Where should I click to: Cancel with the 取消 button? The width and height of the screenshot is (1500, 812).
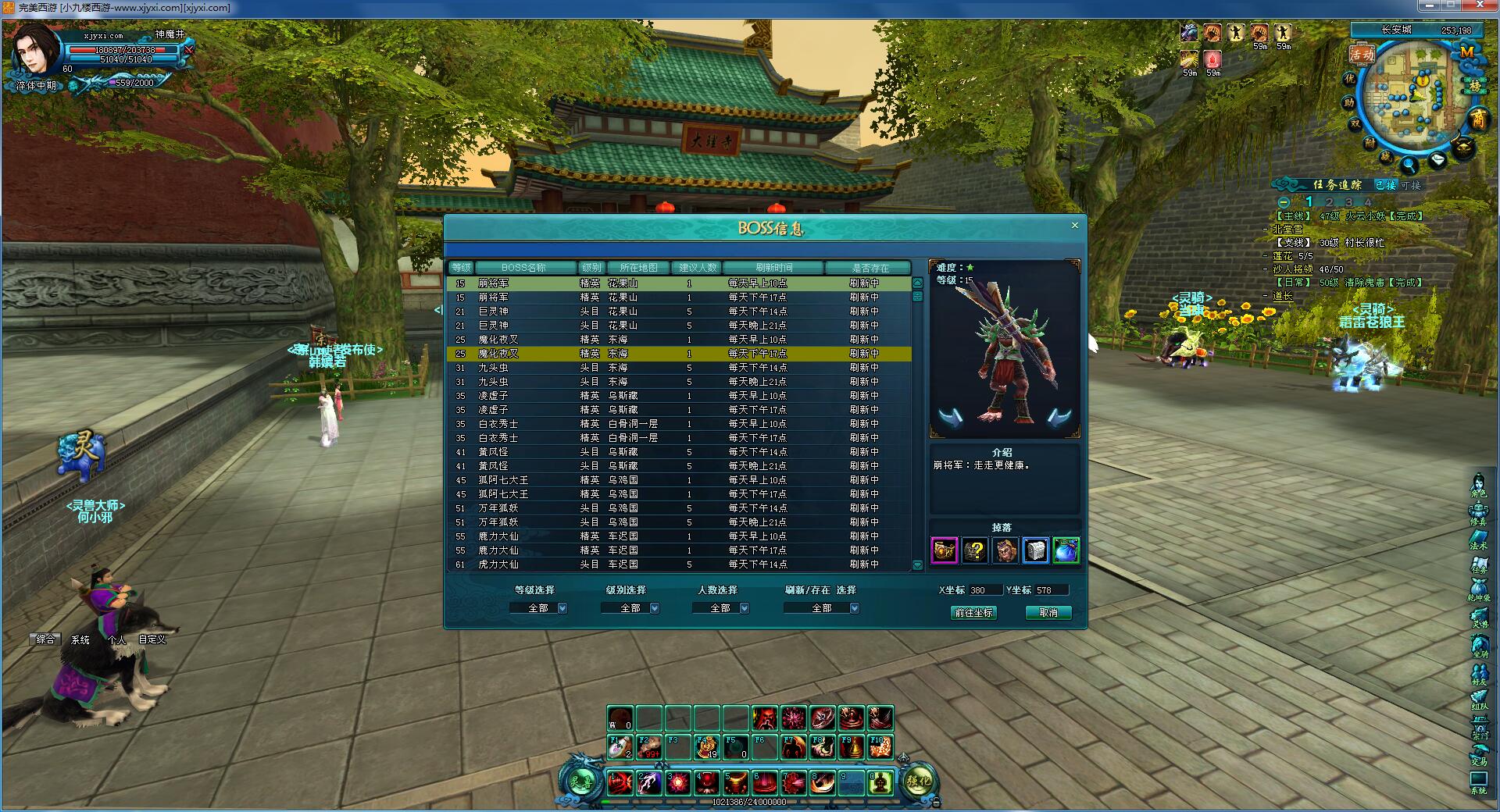coord(1048,613)
